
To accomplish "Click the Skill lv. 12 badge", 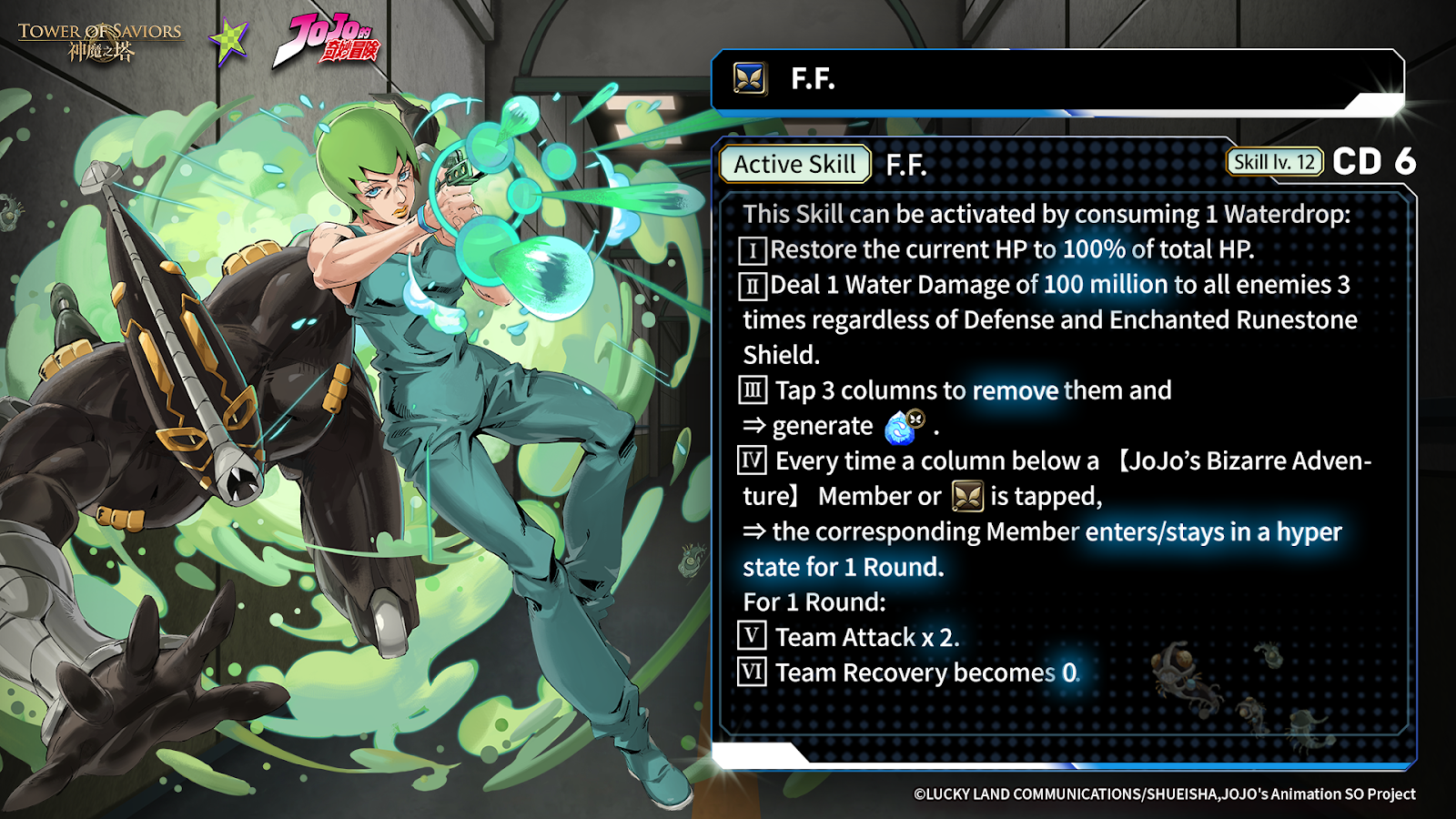I will tap(1273, 162).
